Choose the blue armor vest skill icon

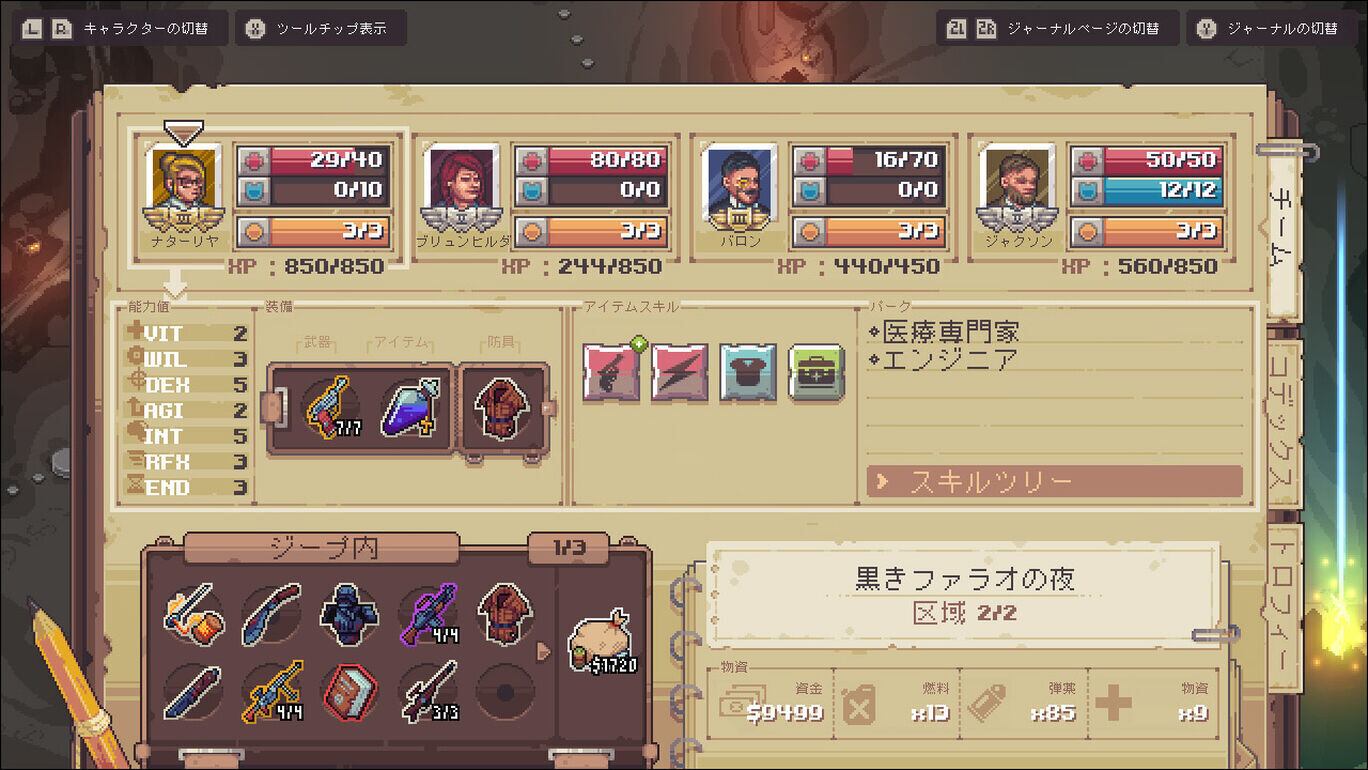(748, 372)
